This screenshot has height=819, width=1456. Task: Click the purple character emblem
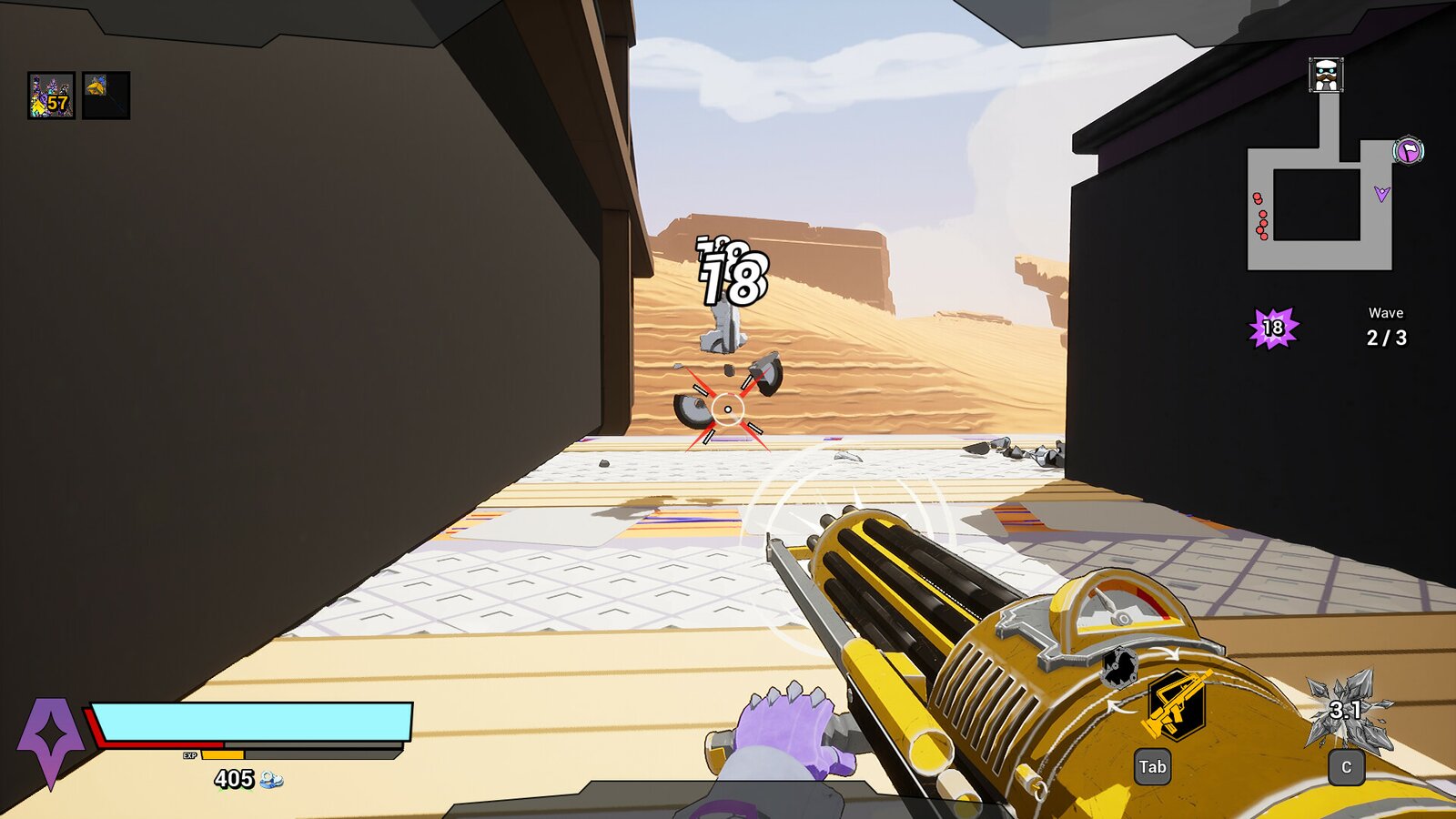click(50, 739)
